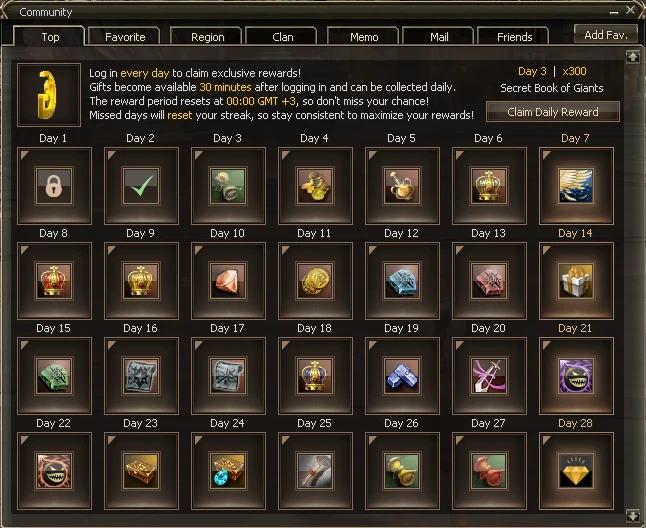
Task: Close the Community window
Action: point(632,12)
